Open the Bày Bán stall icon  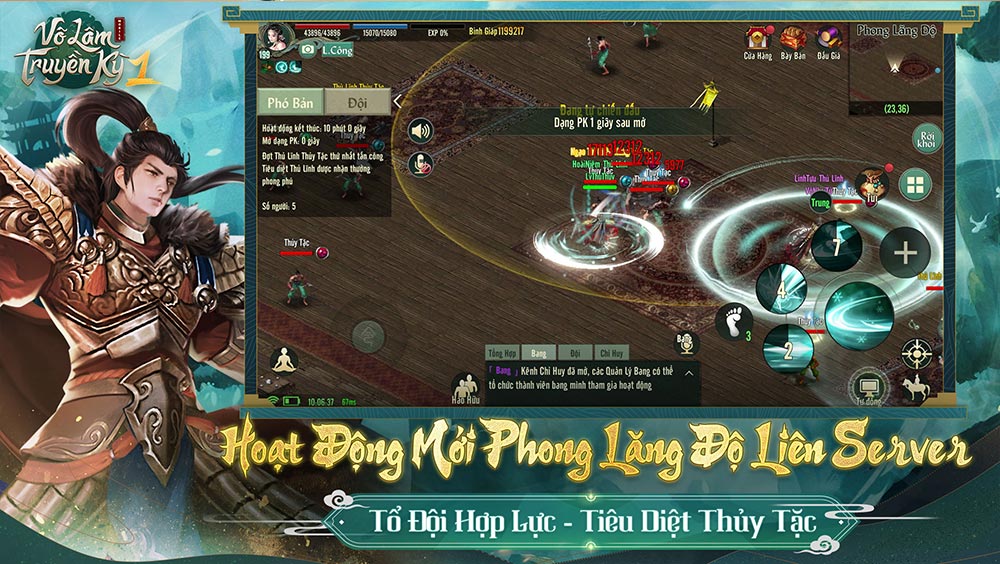pos(793,41)
